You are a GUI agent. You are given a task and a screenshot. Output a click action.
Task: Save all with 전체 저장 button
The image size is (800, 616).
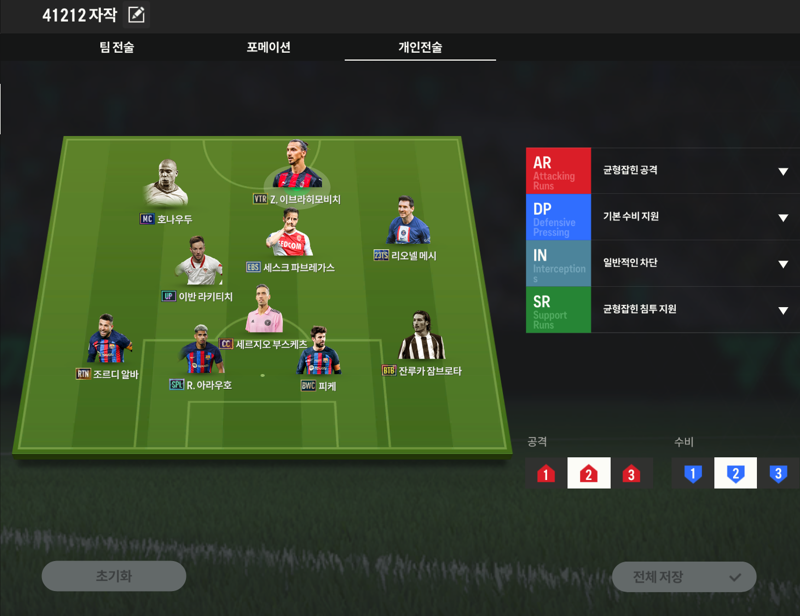[x=684, y=577]
